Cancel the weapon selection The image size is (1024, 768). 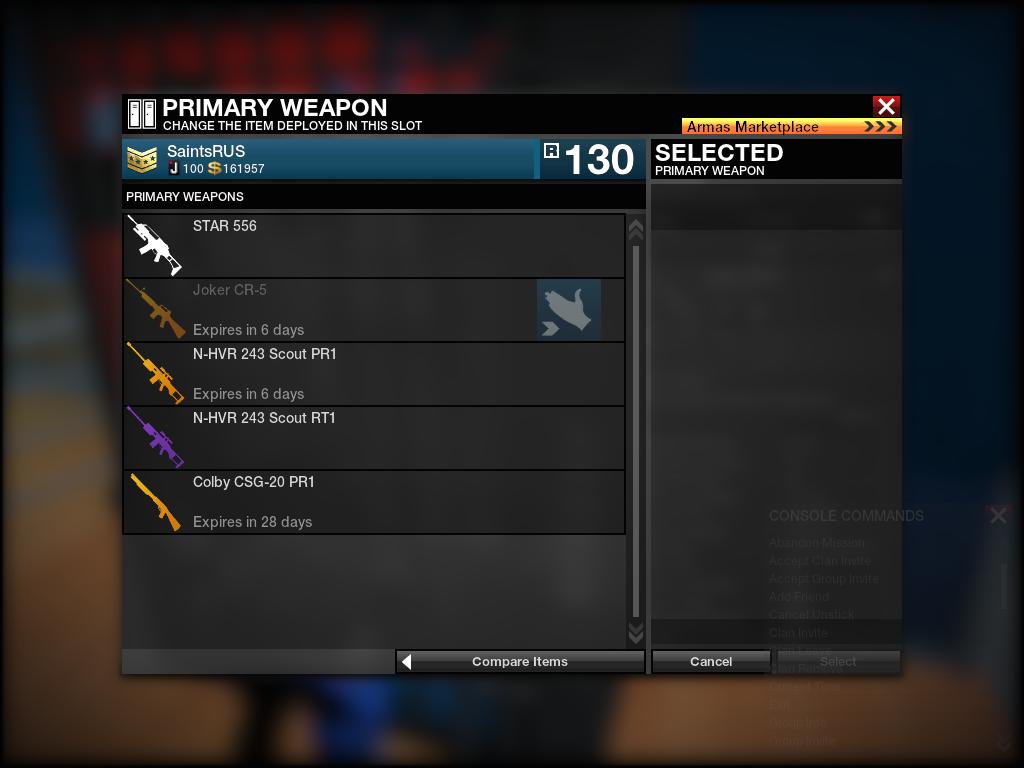tap(711, 661)
